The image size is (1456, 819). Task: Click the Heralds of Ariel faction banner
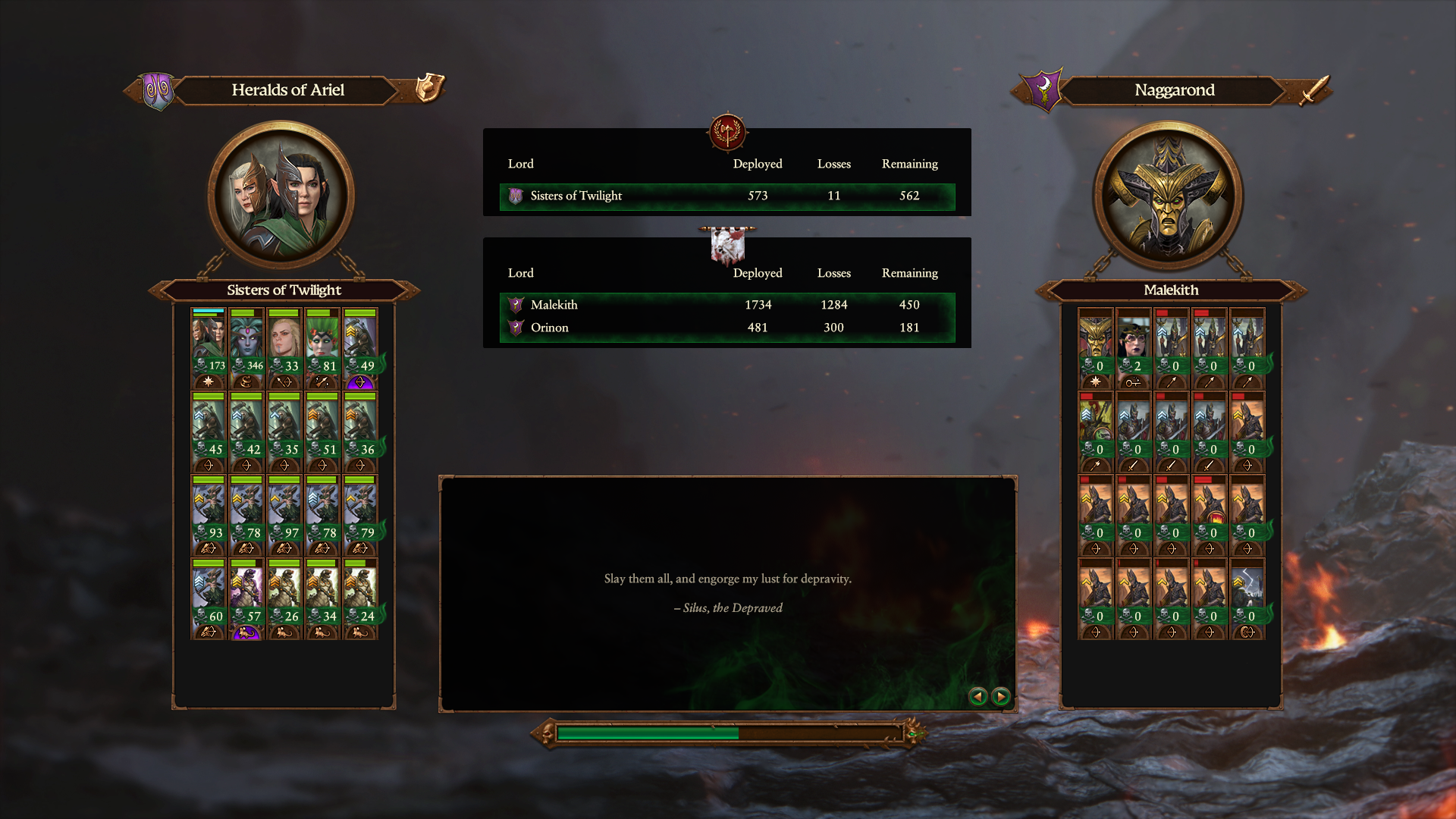288,90
